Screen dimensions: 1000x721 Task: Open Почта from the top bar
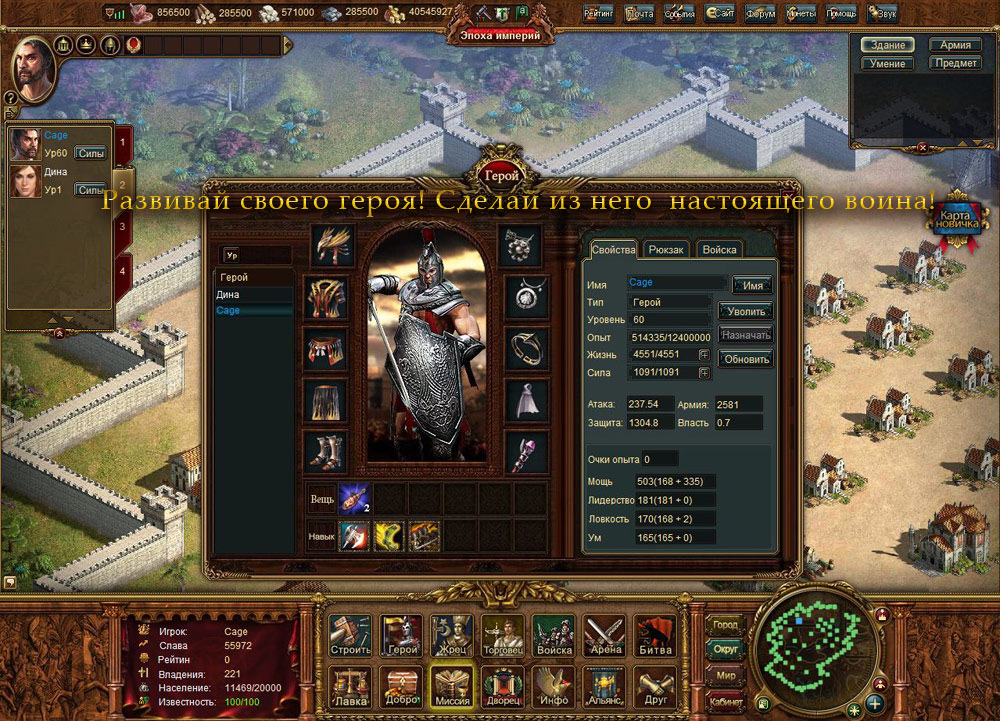[x=638, y=14]
